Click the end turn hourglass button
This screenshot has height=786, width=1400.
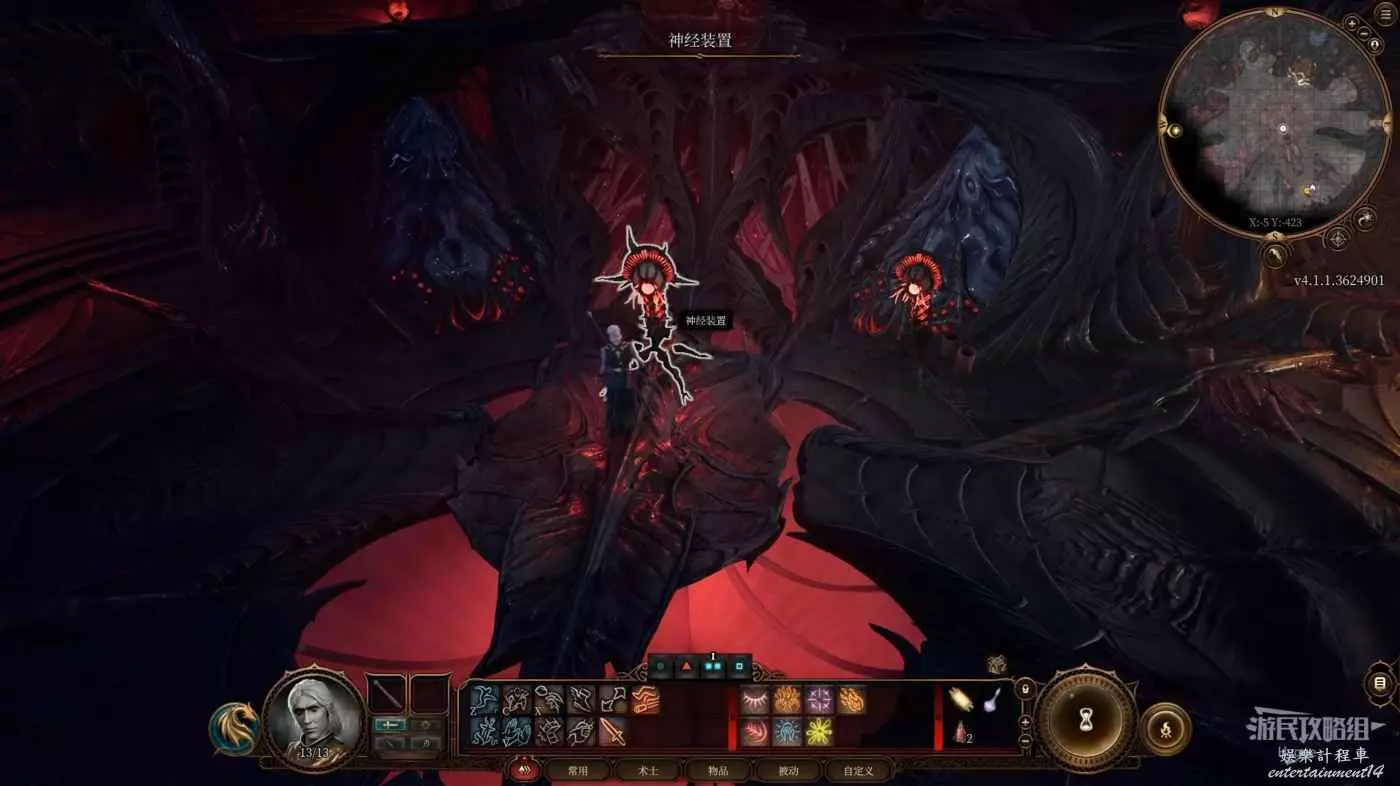pyautogui.click(x=1085, y=718)
